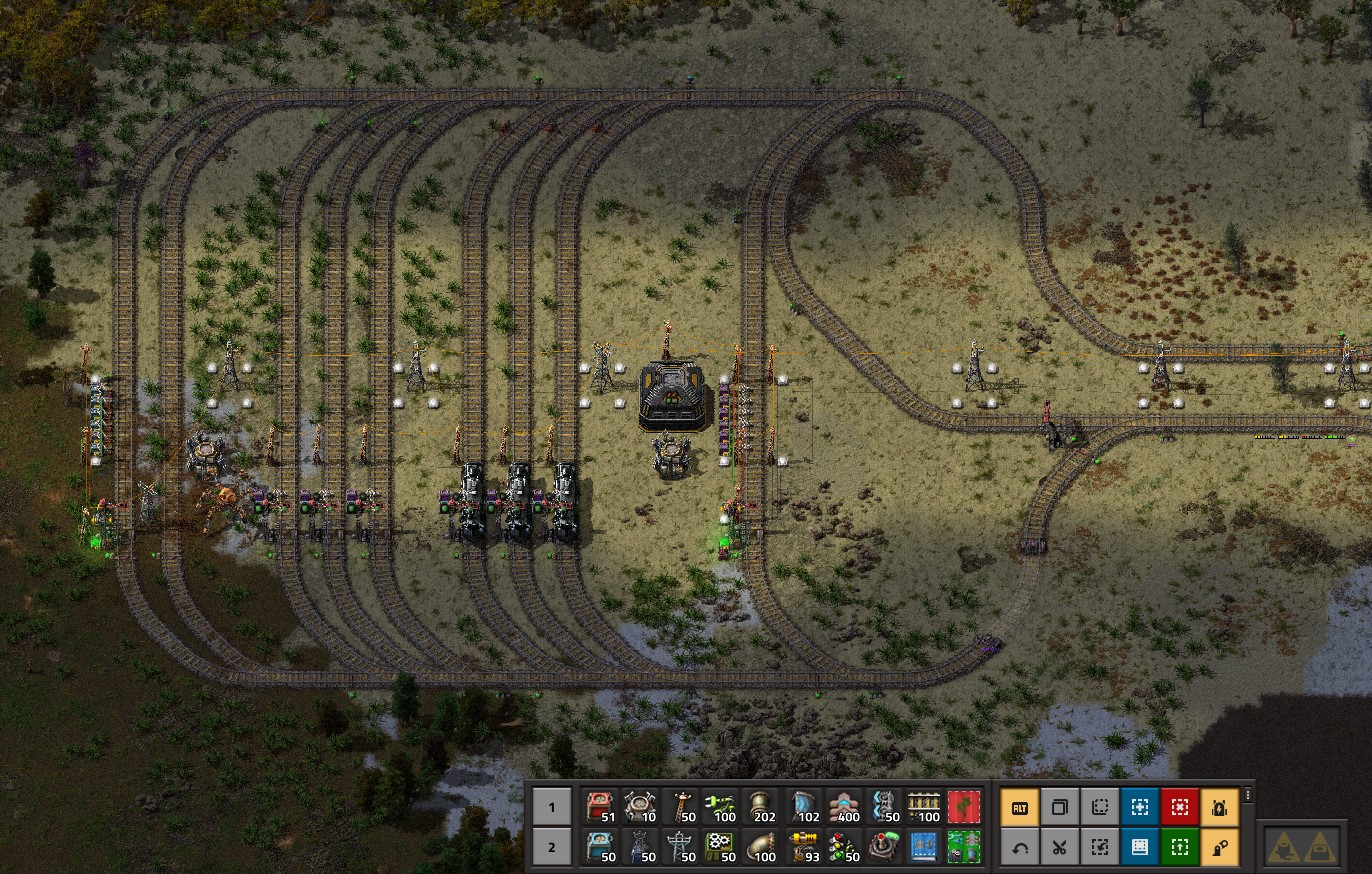Select the roboport slot with 10 items
This screenshot has height=874, width=1372.
[640, 805]
